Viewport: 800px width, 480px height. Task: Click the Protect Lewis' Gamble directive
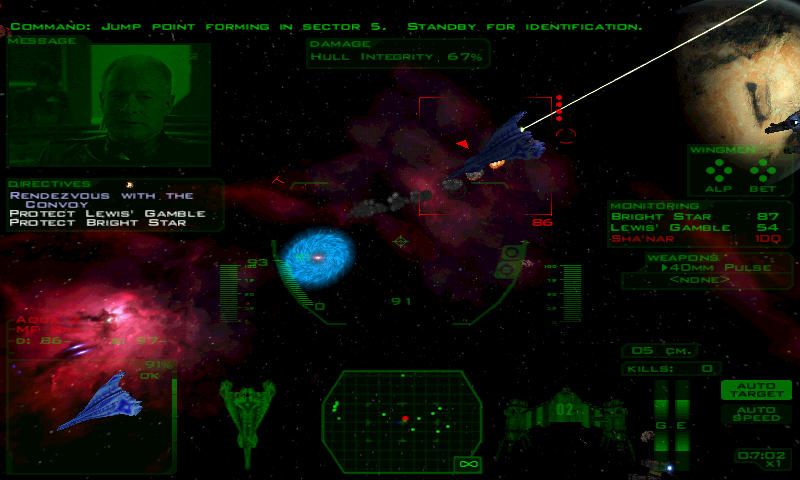click(108, 213)
